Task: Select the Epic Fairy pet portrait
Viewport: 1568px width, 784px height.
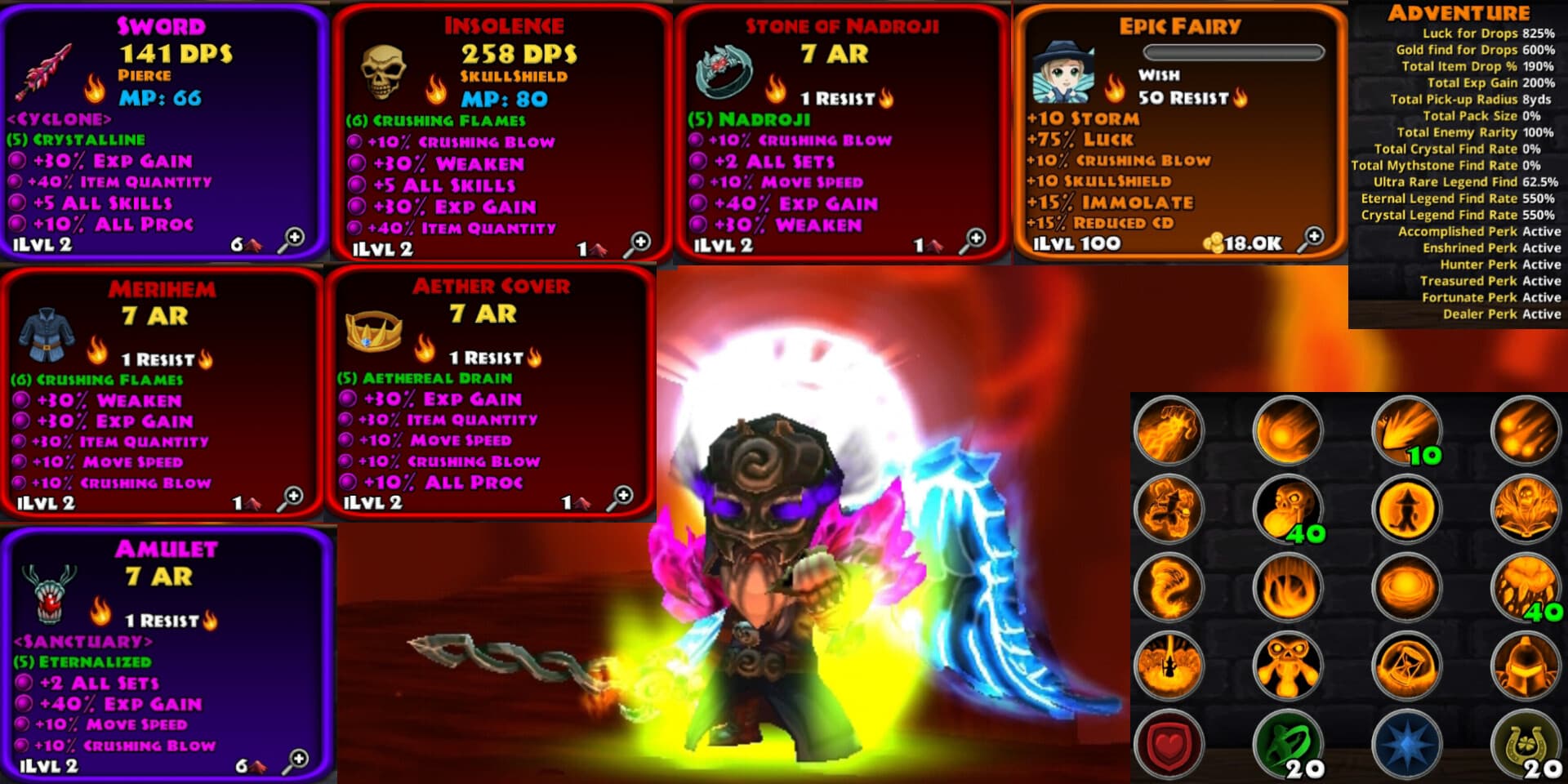Action: (1062, 72)
